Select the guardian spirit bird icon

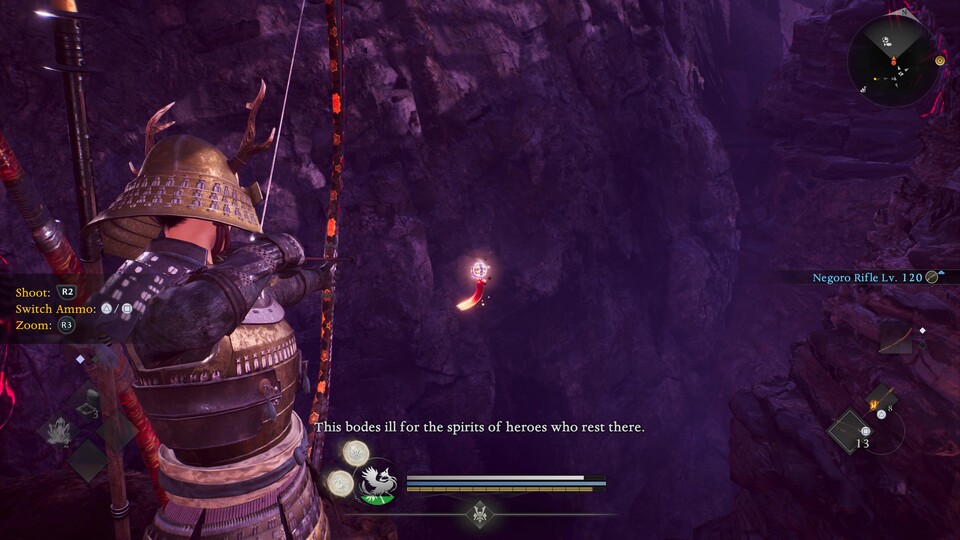[x=377, y=480]
